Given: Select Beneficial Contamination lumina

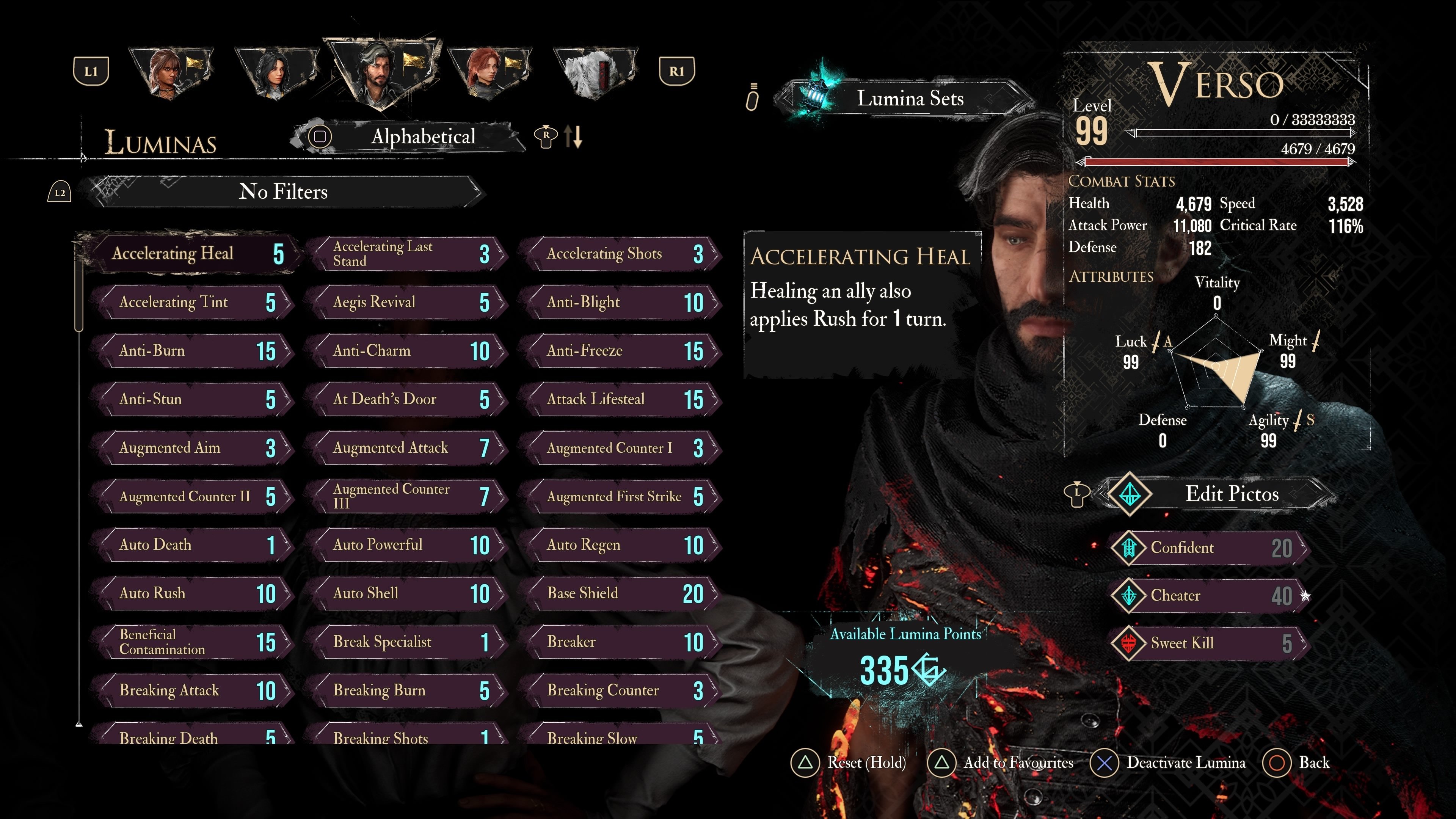Looking at the screenshot, I should click(192, 642).
